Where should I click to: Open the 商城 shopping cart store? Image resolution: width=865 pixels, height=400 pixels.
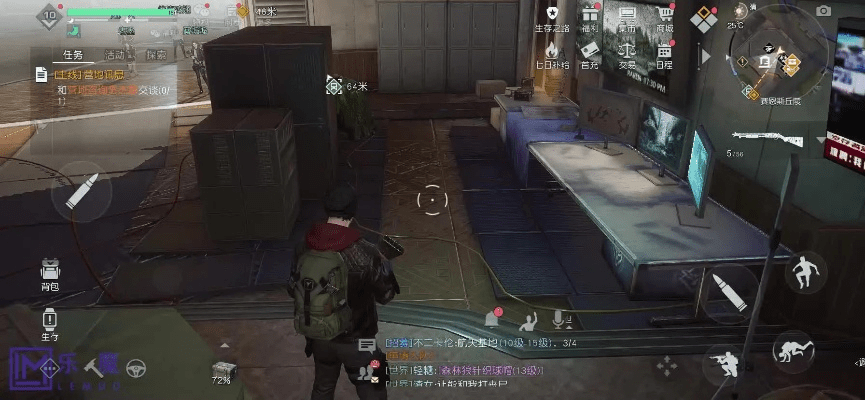click(x=664, y=17)
